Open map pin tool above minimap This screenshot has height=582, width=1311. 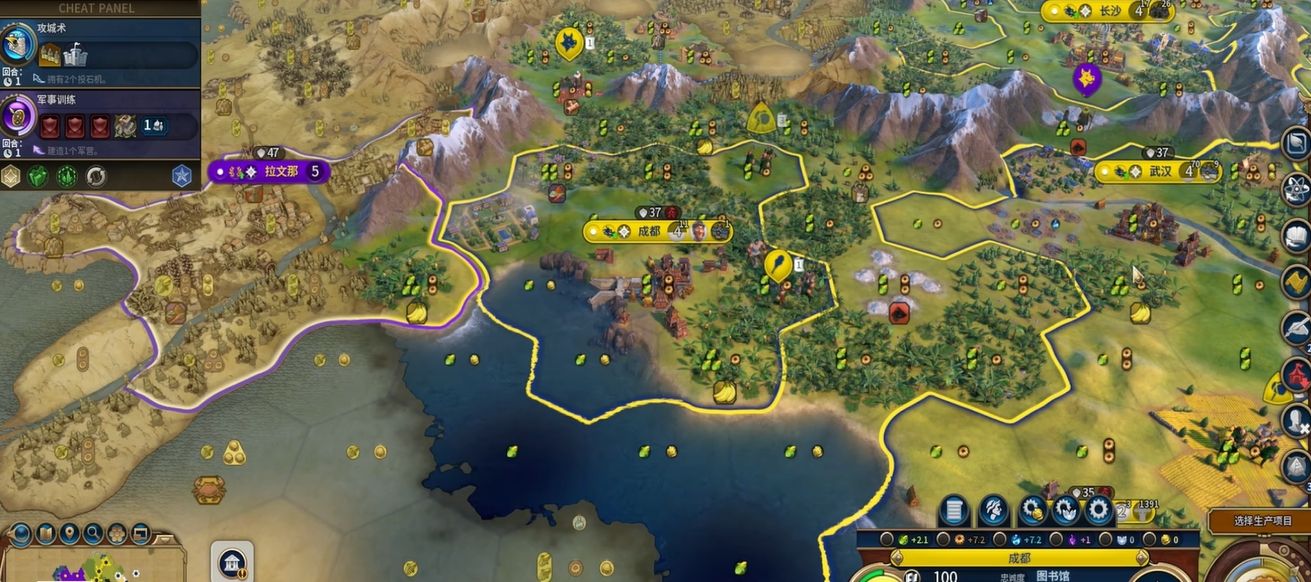click(x=70, y=533)
